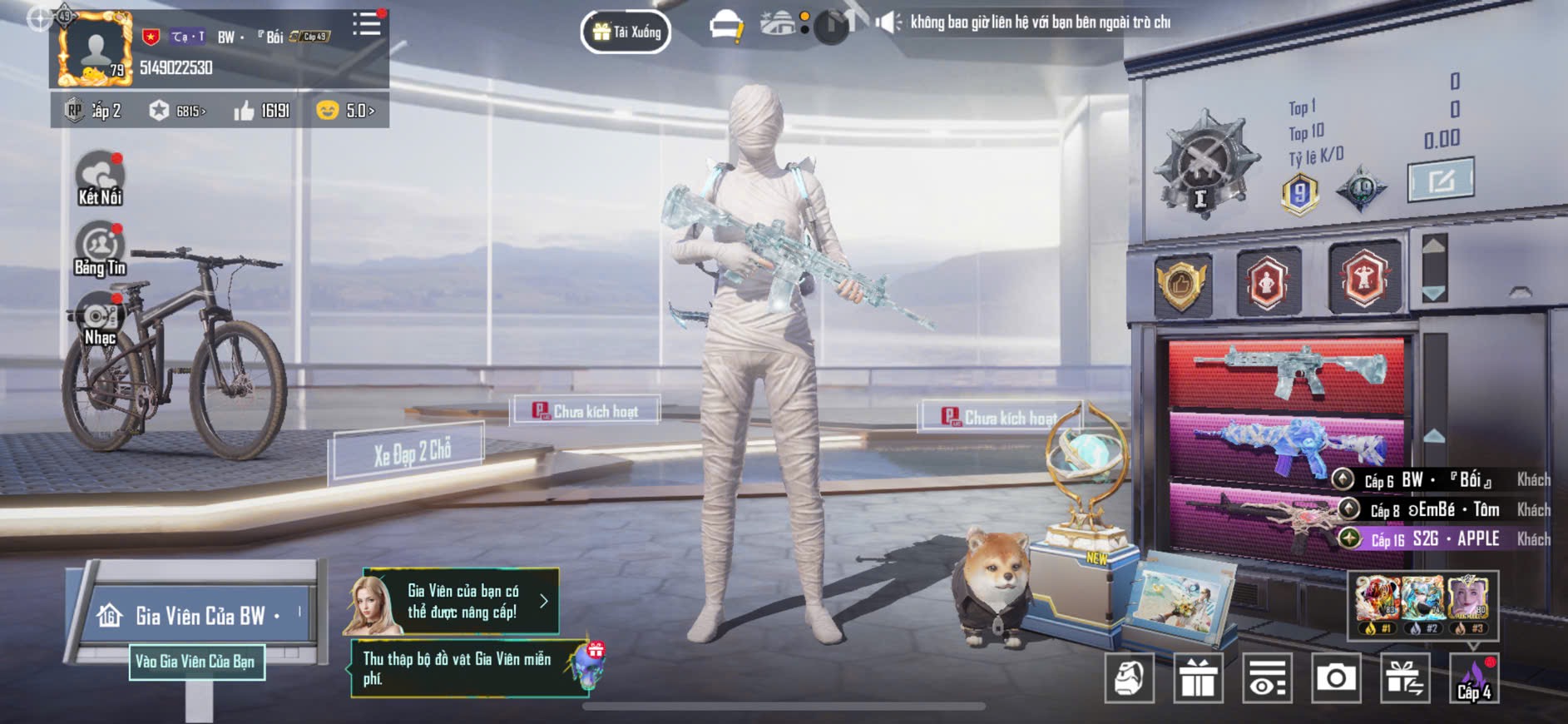
Task: Tap the Tải Xuống download button
Action: pos(626,32)
